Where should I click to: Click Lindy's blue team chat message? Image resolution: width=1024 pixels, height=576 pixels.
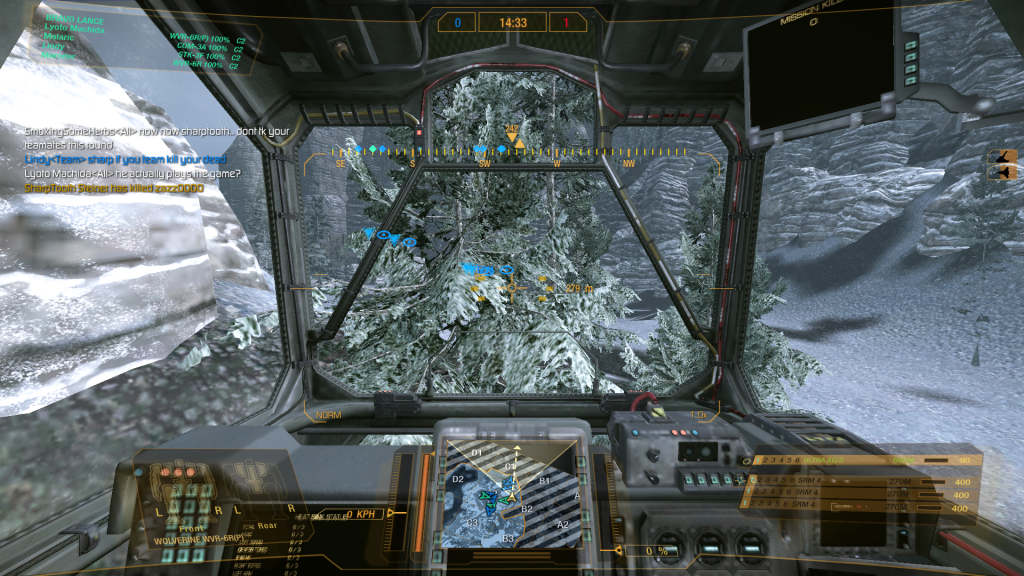click(126, 160)
